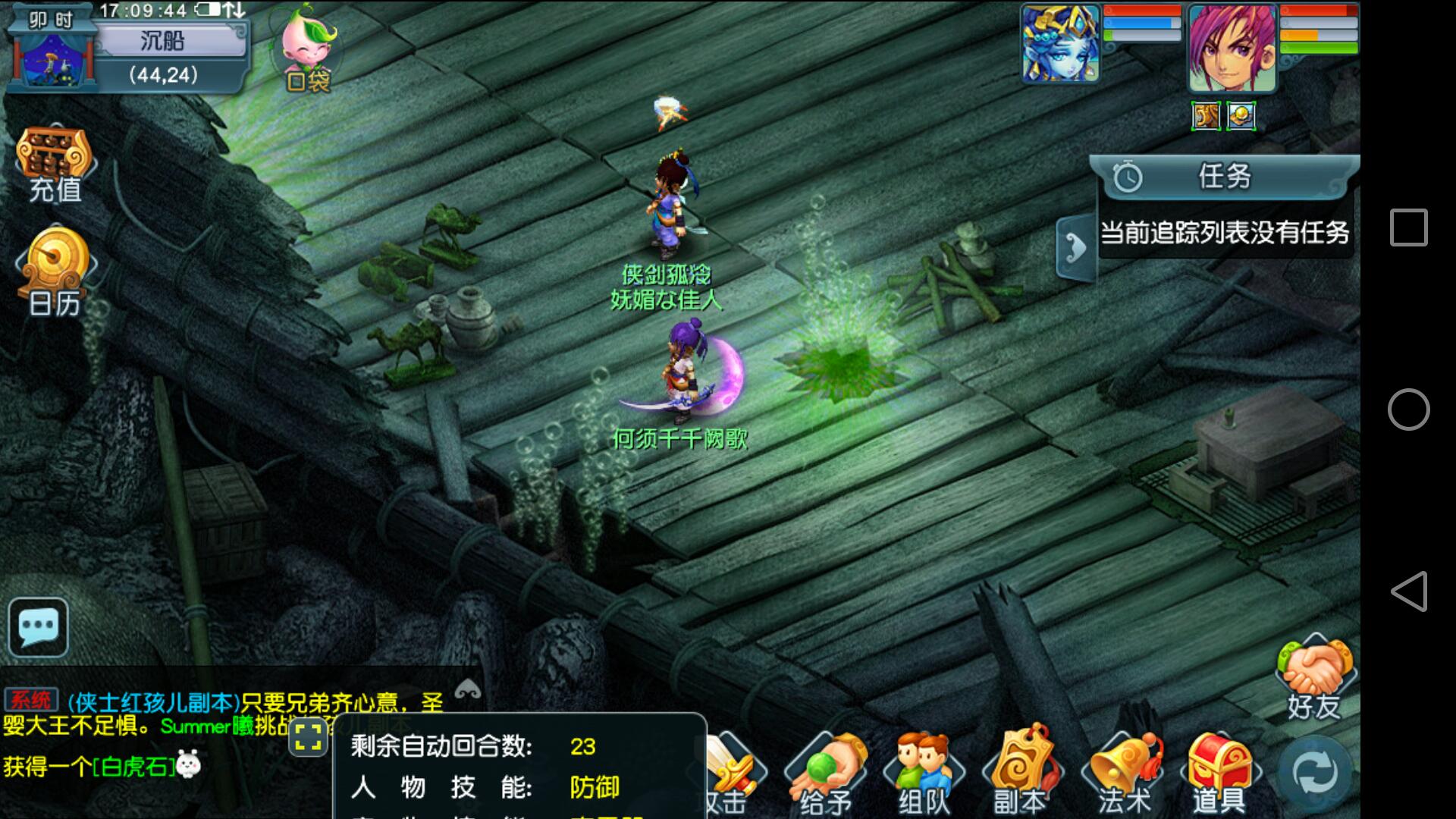This screenshot has height=819, width=1456.
Task: Expand the auto-battle info panel
Action: [308, 736]
